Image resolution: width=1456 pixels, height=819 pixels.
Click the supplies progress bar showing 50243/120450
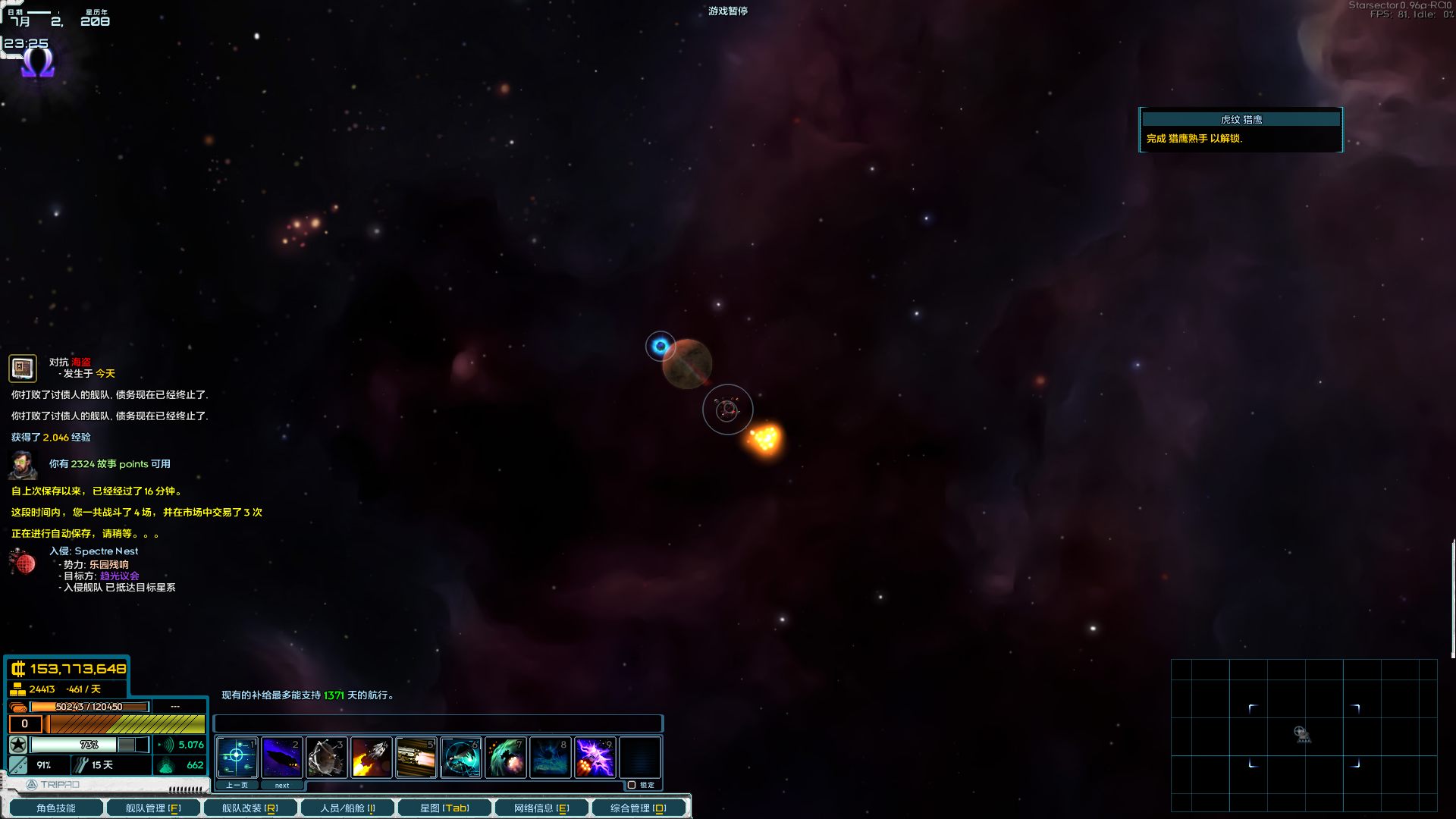tap(89, 706)
